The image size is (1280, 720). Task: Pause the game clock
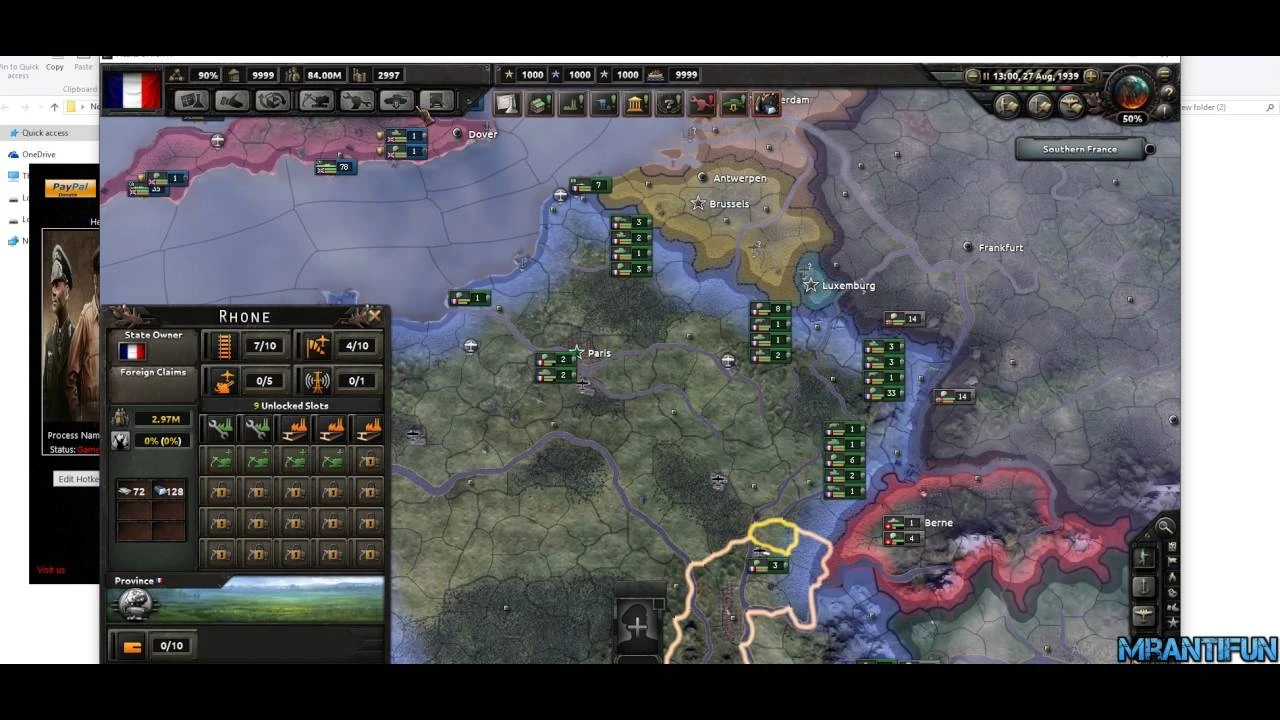point(986,76)
